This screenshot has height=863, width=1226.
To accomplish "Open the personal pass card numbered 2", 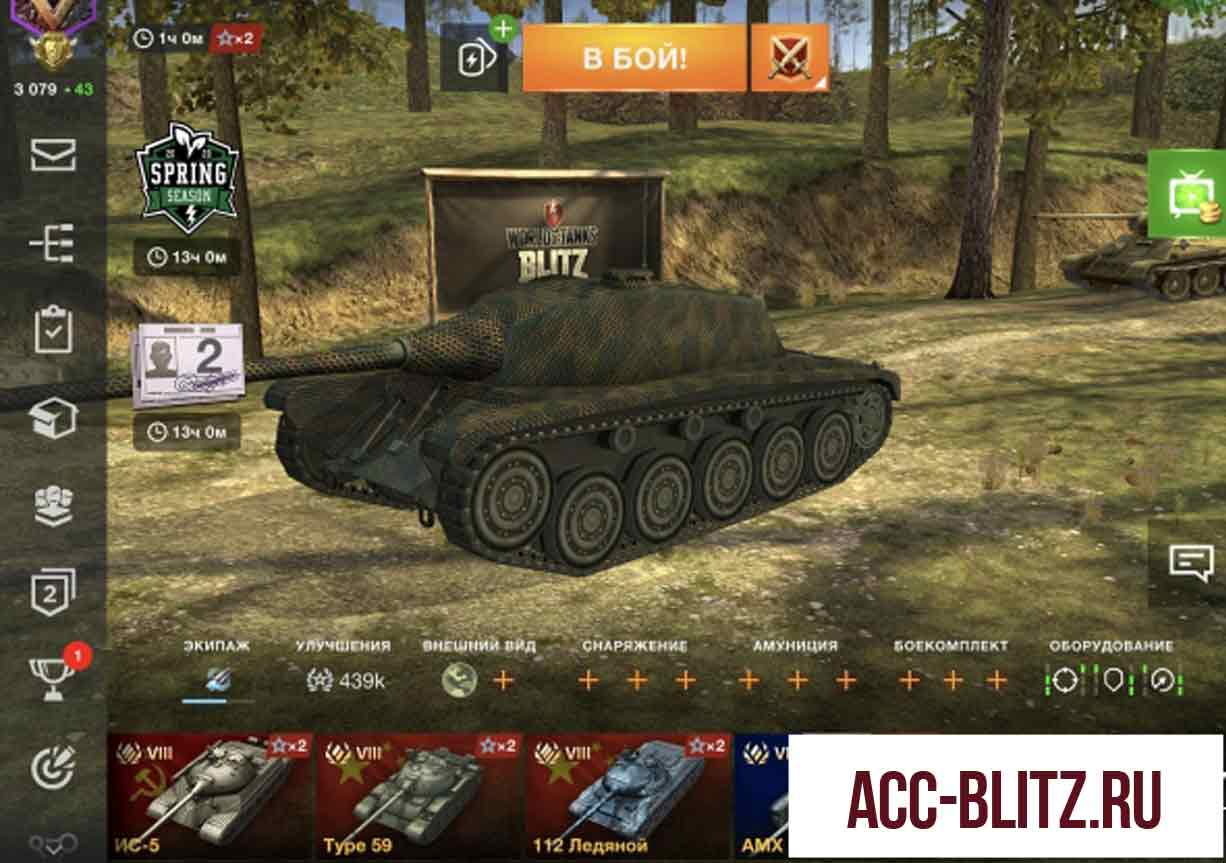I will (x=187, y=365).
